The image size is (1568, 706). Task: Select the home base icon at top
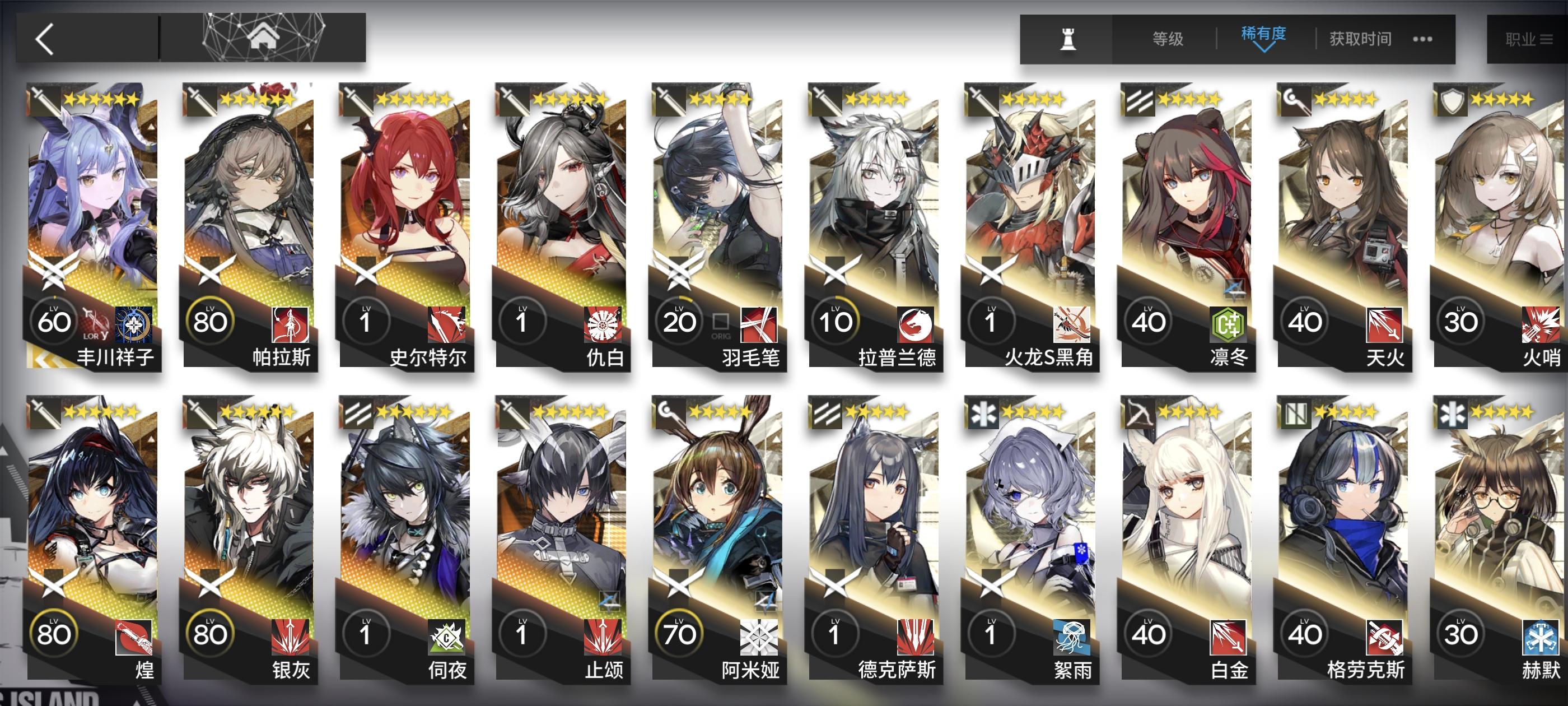[265, 38]
